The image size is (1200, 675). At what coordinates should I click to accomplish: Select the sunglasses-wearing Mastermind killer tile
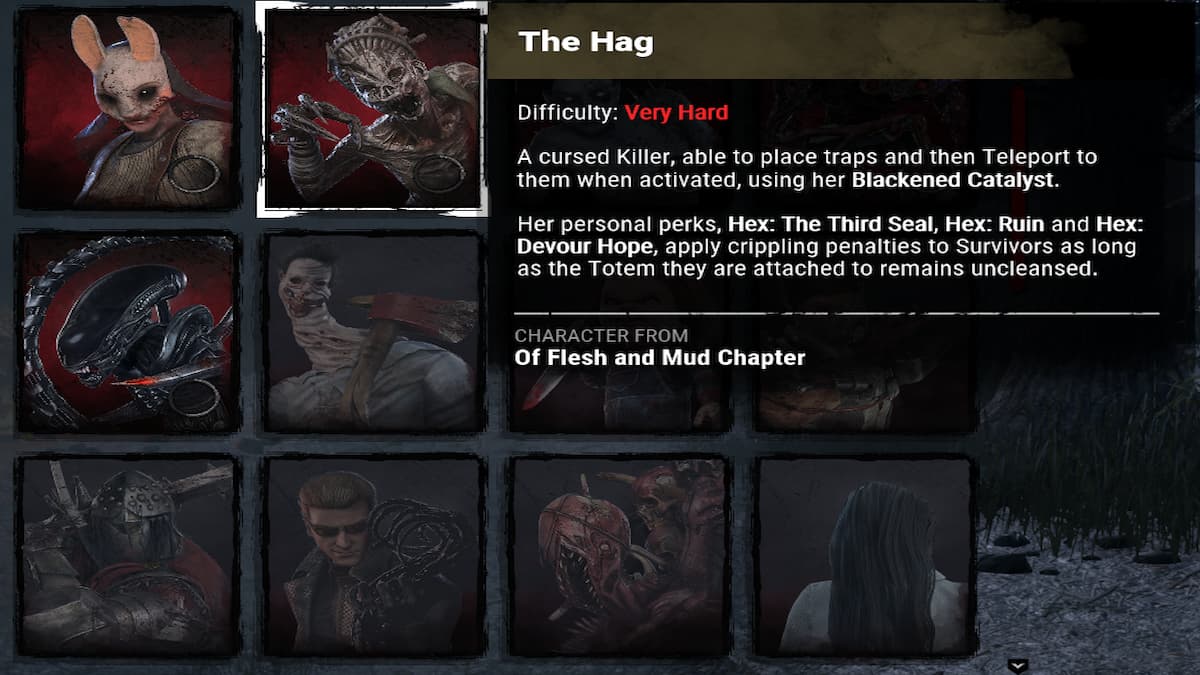tap(372, 556)
